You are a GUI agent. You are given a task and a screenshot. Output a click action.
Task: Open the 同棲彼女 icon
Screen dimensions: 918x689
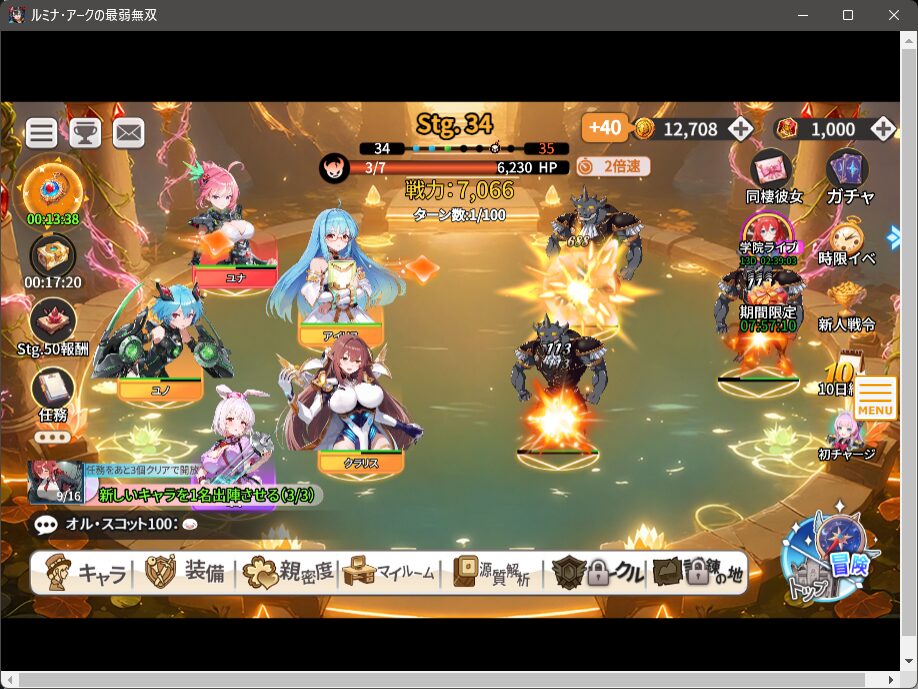pyautogui.click(x=773, y=173)
